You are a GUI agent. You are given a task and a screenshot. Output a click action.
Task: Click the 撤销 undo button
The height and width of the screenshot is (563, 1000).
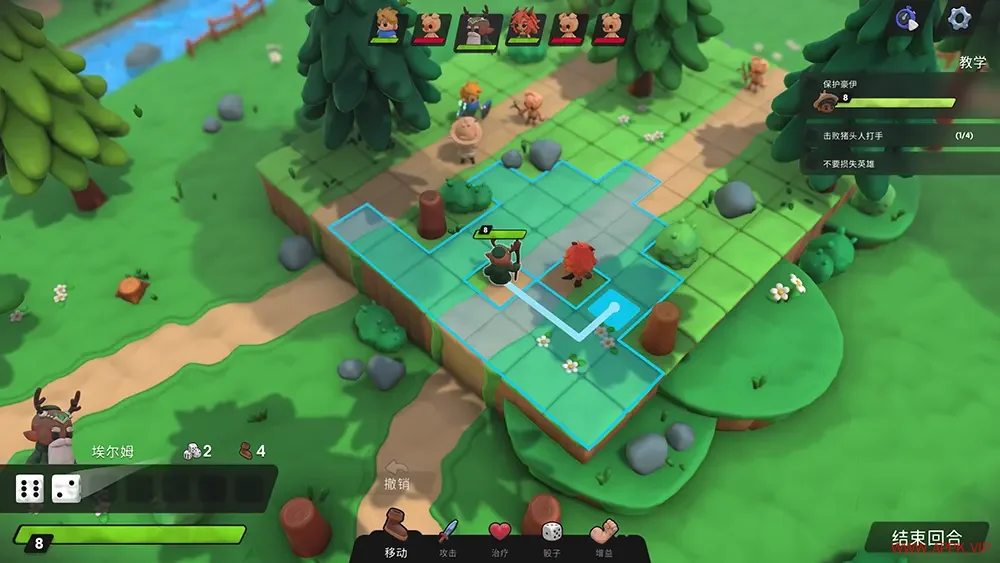pos(397,475)
